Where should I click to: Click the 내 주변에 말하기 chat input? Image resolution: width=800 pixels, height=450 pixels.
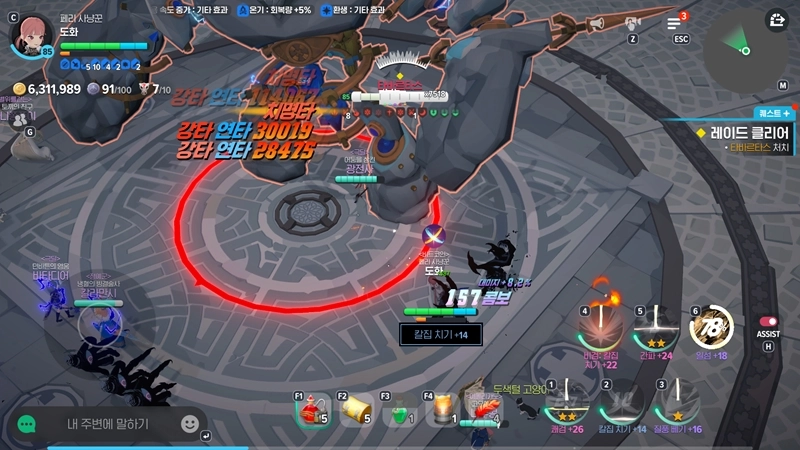tap(108, 424)
